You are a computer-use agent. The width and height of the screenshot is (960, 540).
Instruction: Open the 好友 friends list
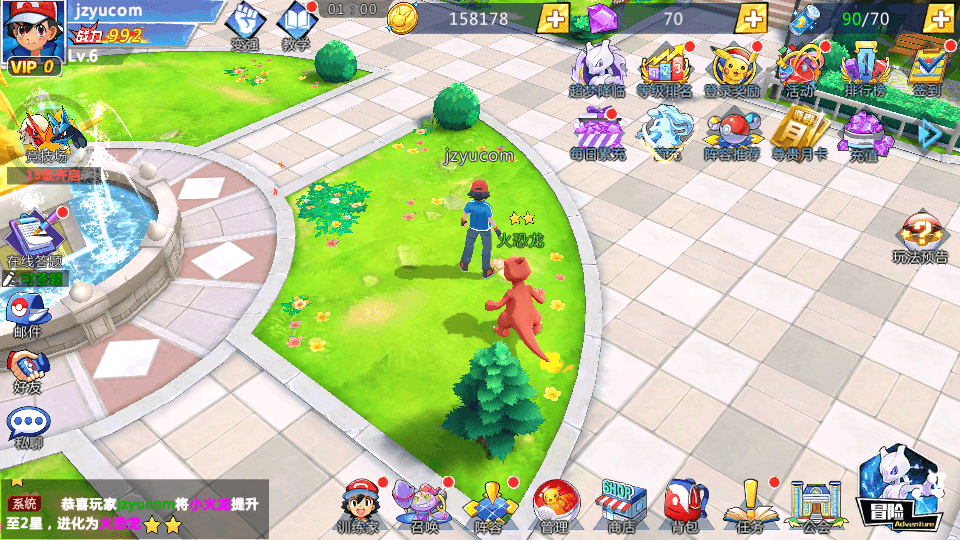28,369
